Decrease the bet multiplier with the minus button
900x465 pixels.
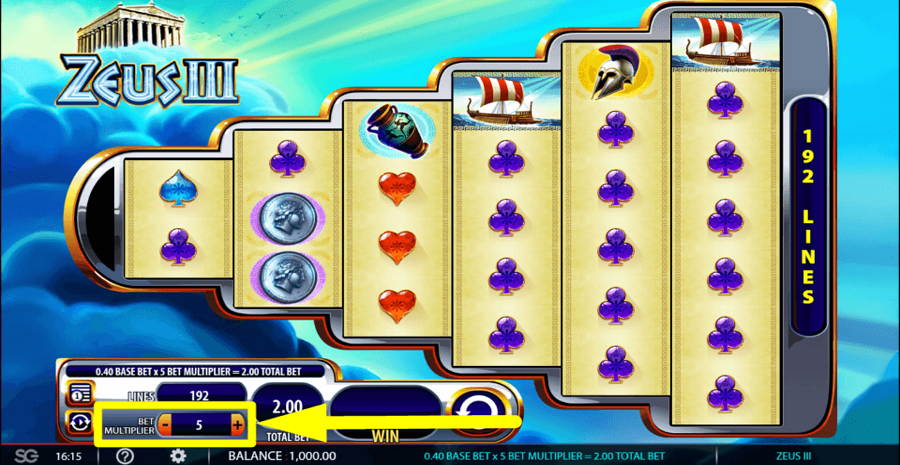pyautogui.click(x=165, y=425)
